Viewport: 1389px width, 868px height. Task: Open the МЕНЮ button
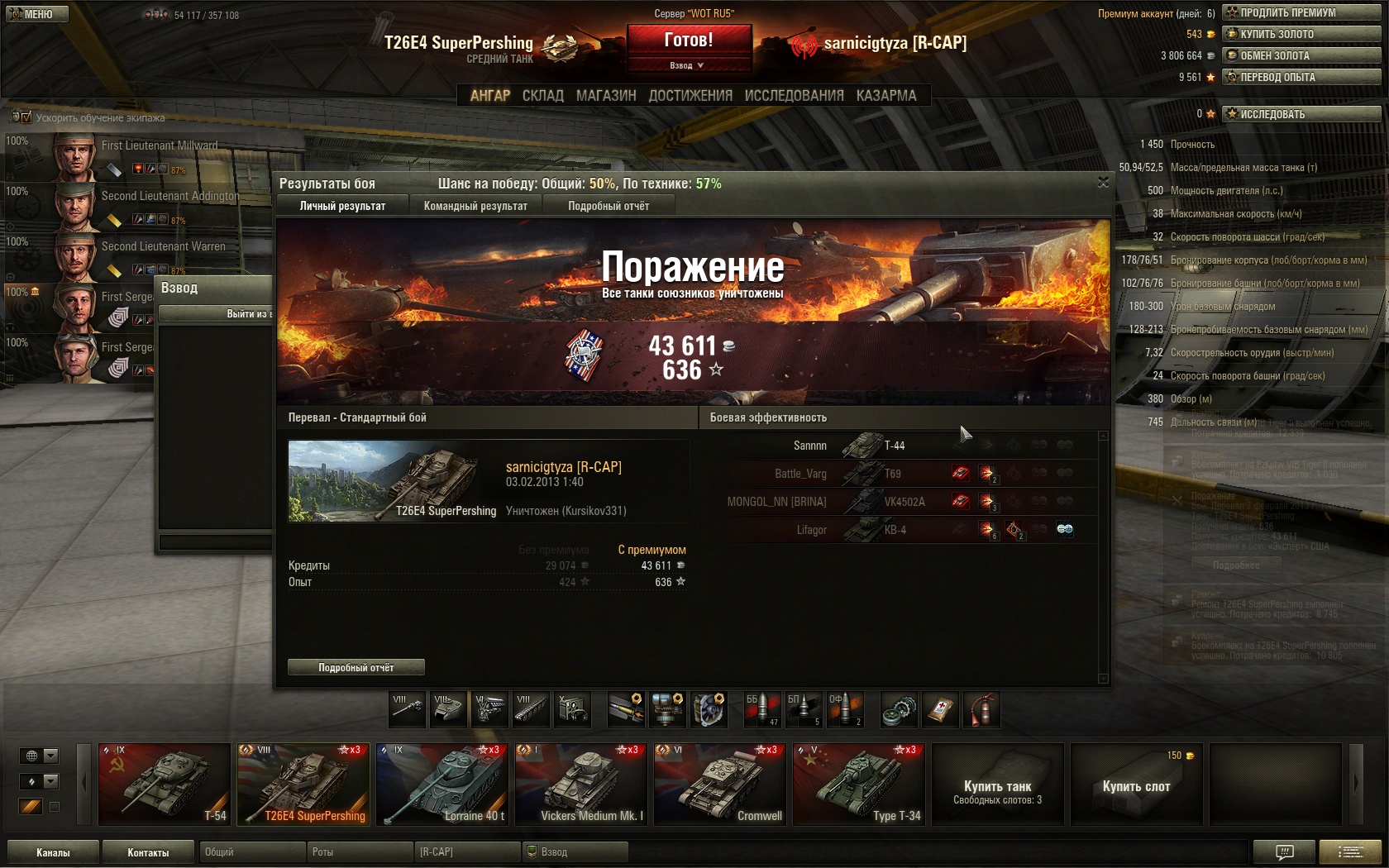point(36,14)
